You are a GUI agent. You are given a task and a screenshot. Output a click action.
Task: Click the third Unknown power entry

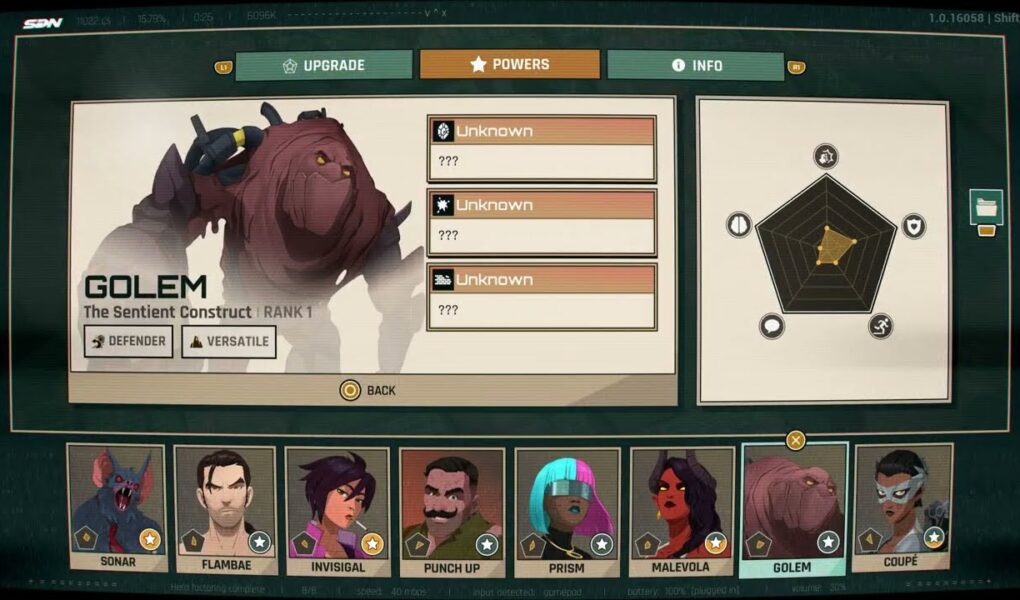click(541, 296)
